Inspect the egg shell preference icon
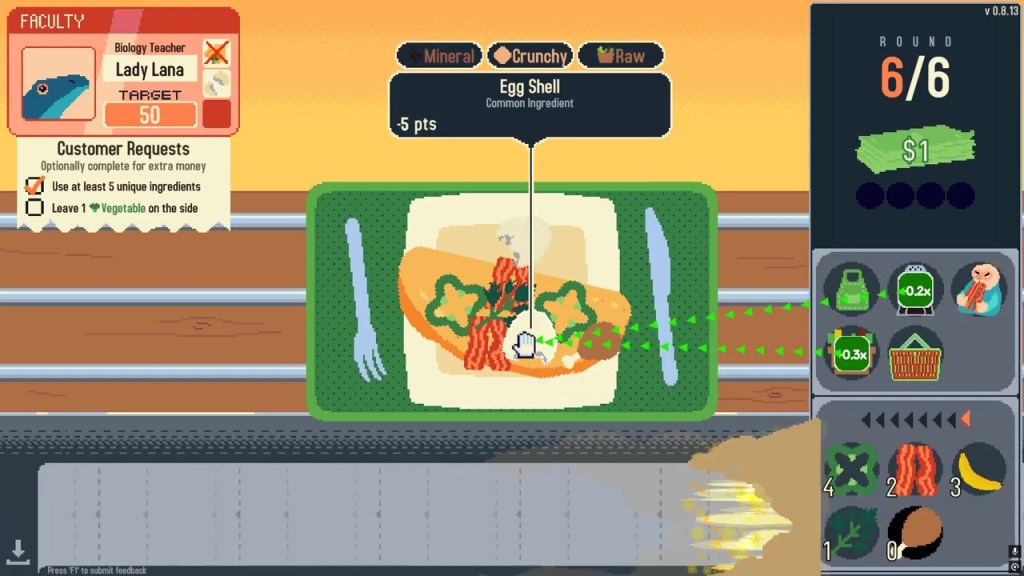1024x576 pixels. [x=216, y=83]
